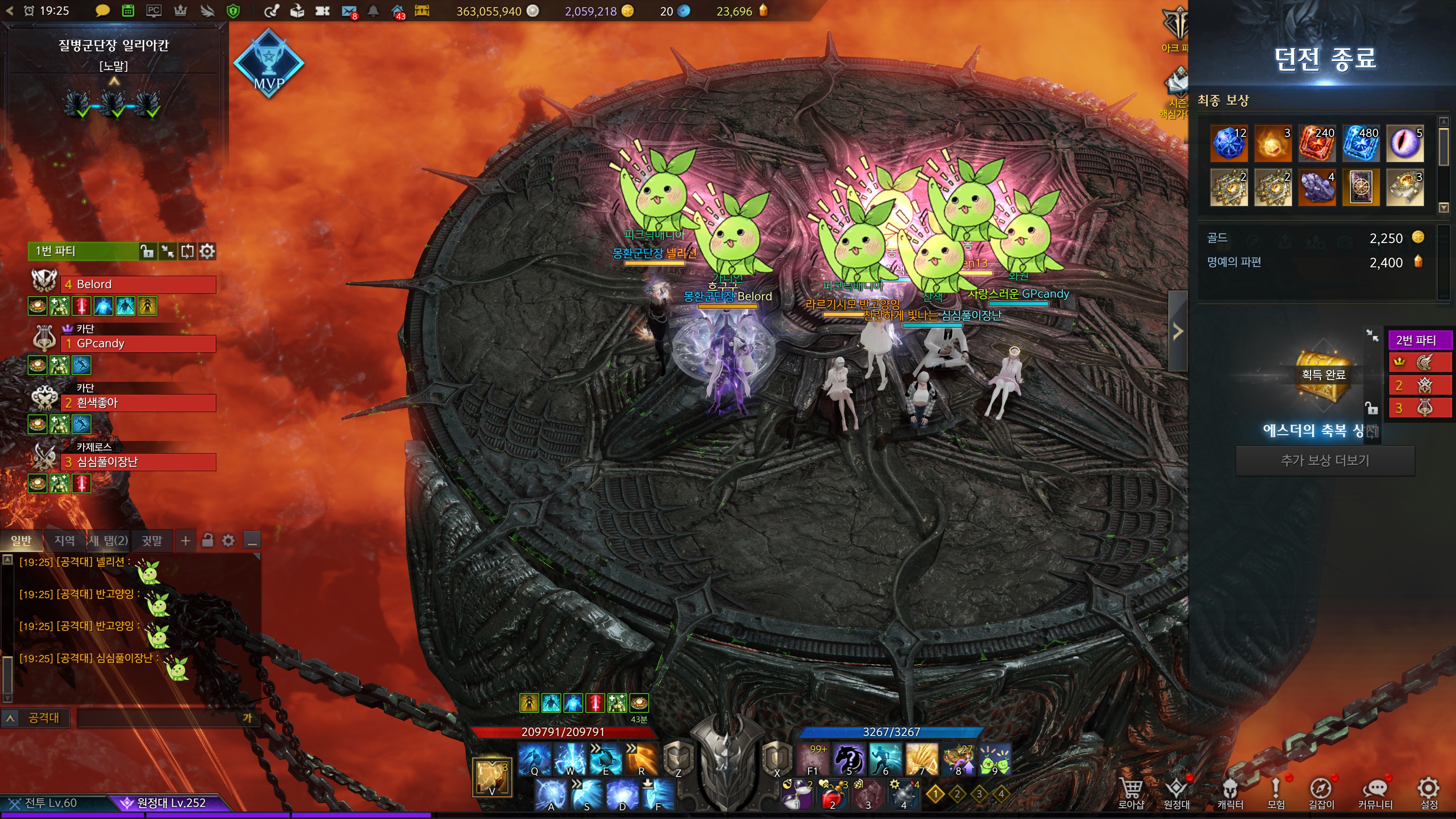Select party member GPcandy's frame
The height and width of the screenshot is (819, 1456).
point(138,344)
